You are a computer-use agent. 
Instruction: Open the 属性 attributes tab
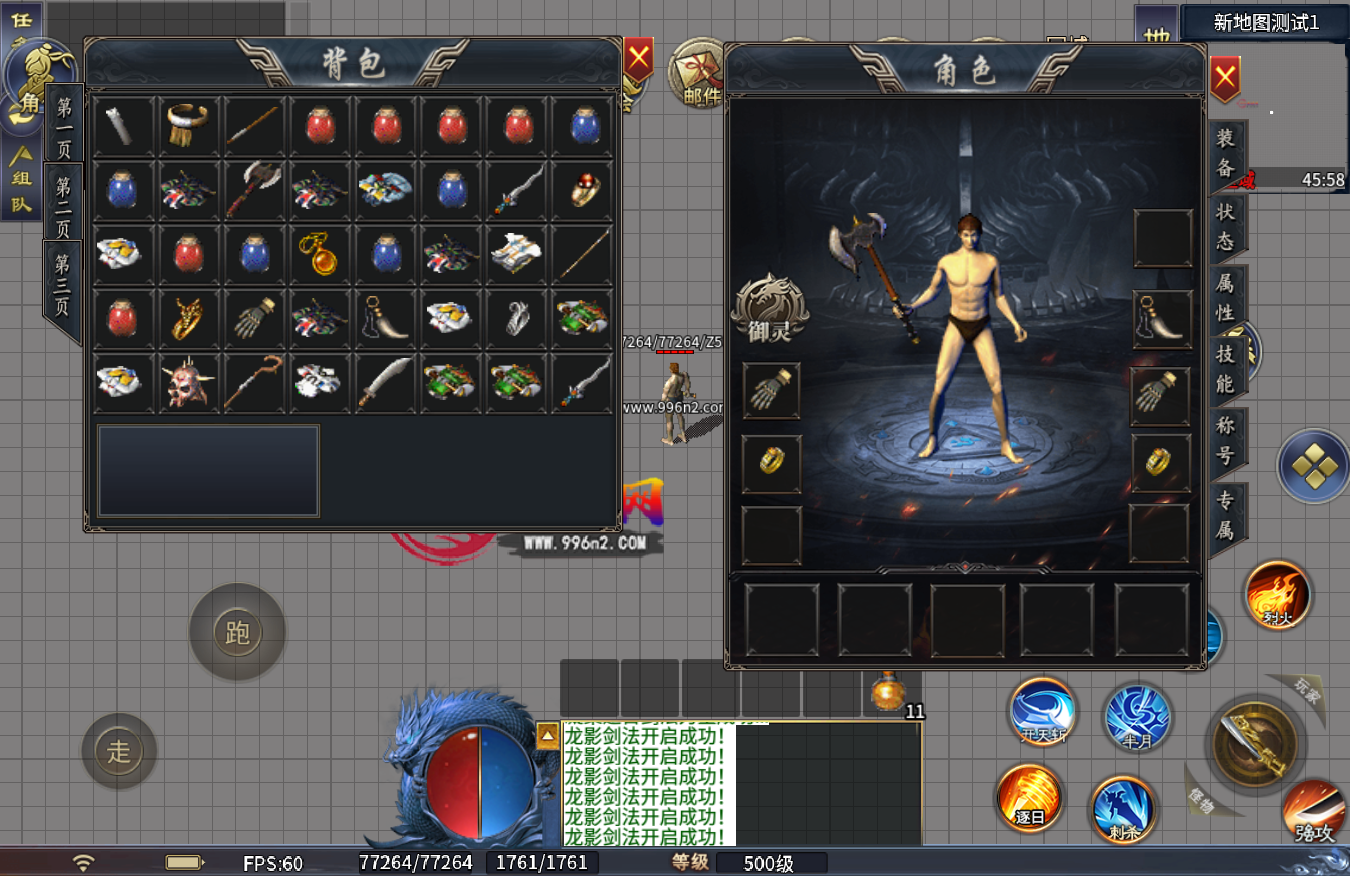coord(1226,297)
